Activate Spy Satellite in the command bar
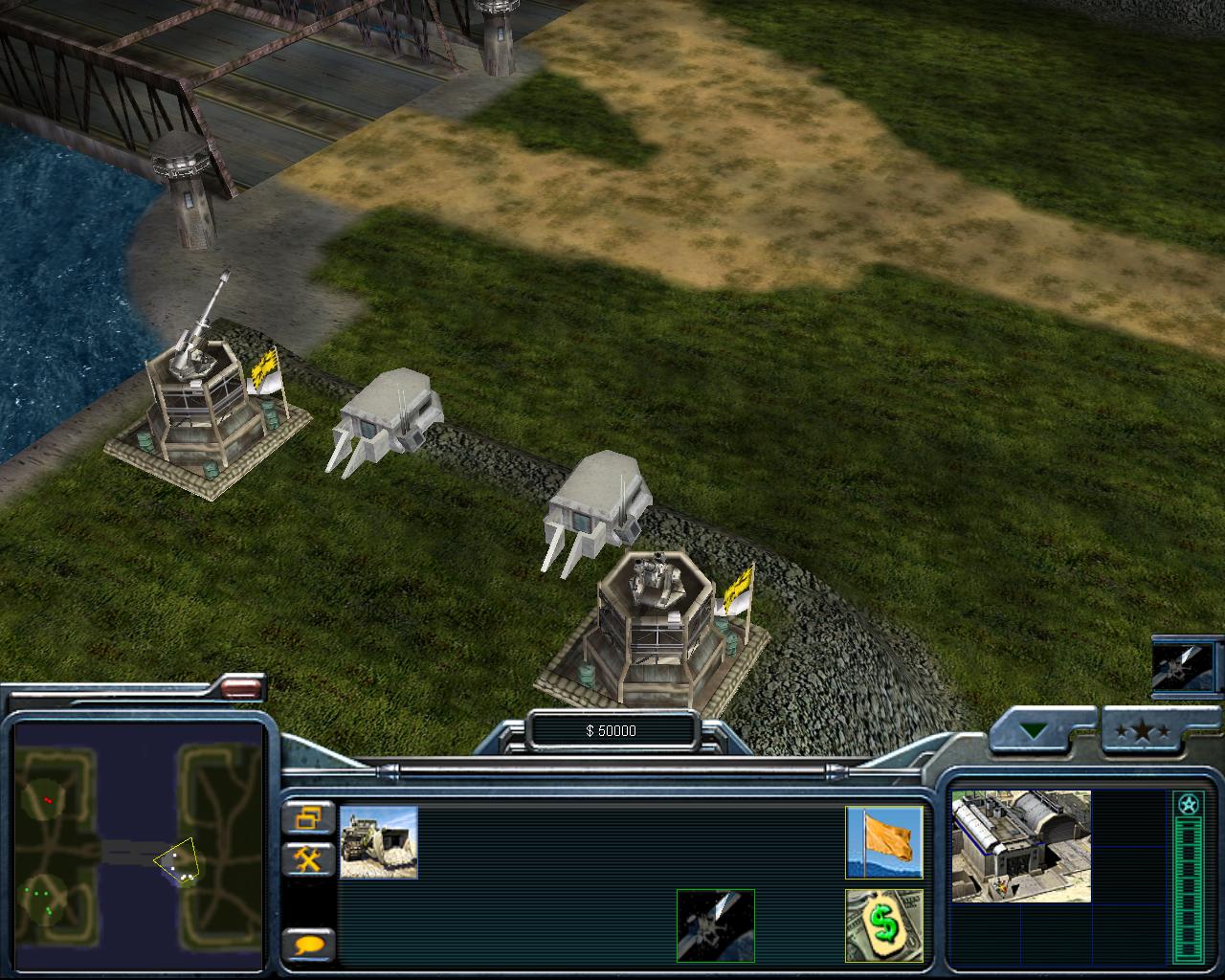Screen dimensions: 1225x980 click(715, 924)
